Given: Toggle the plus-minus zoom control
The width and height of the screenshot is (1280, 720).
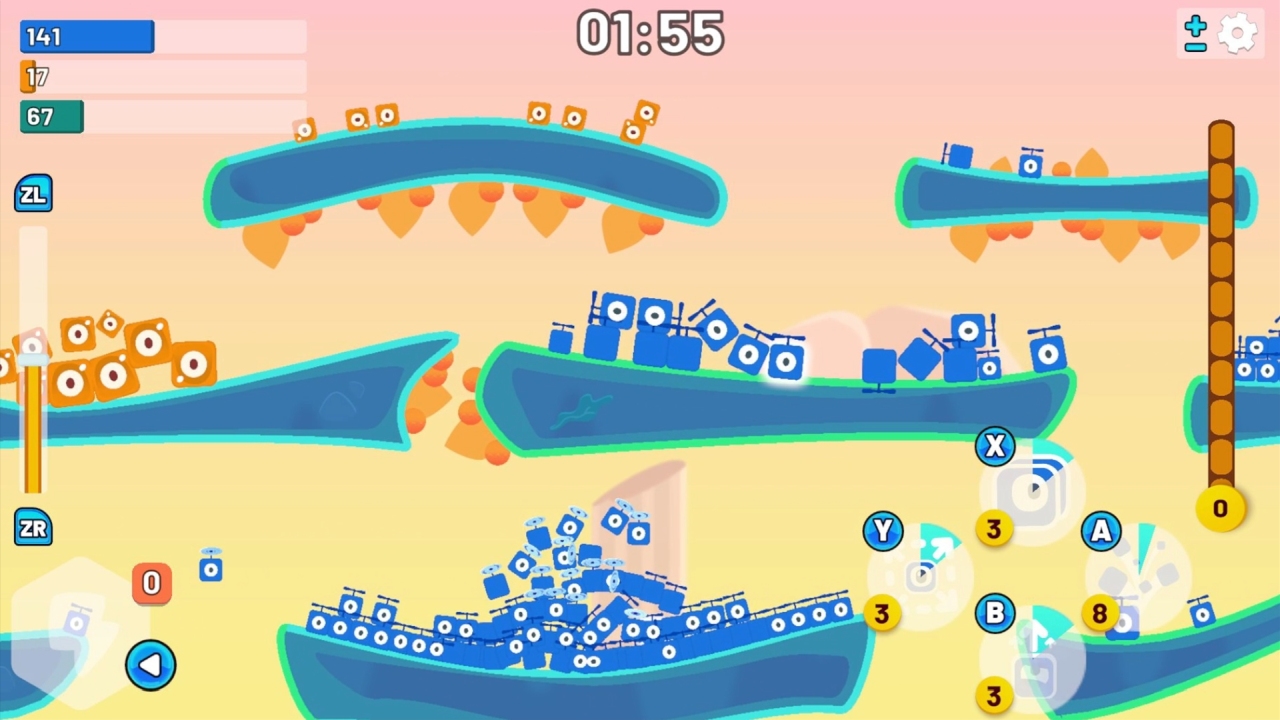Looking at the screenshot, I should point(1196,31).
